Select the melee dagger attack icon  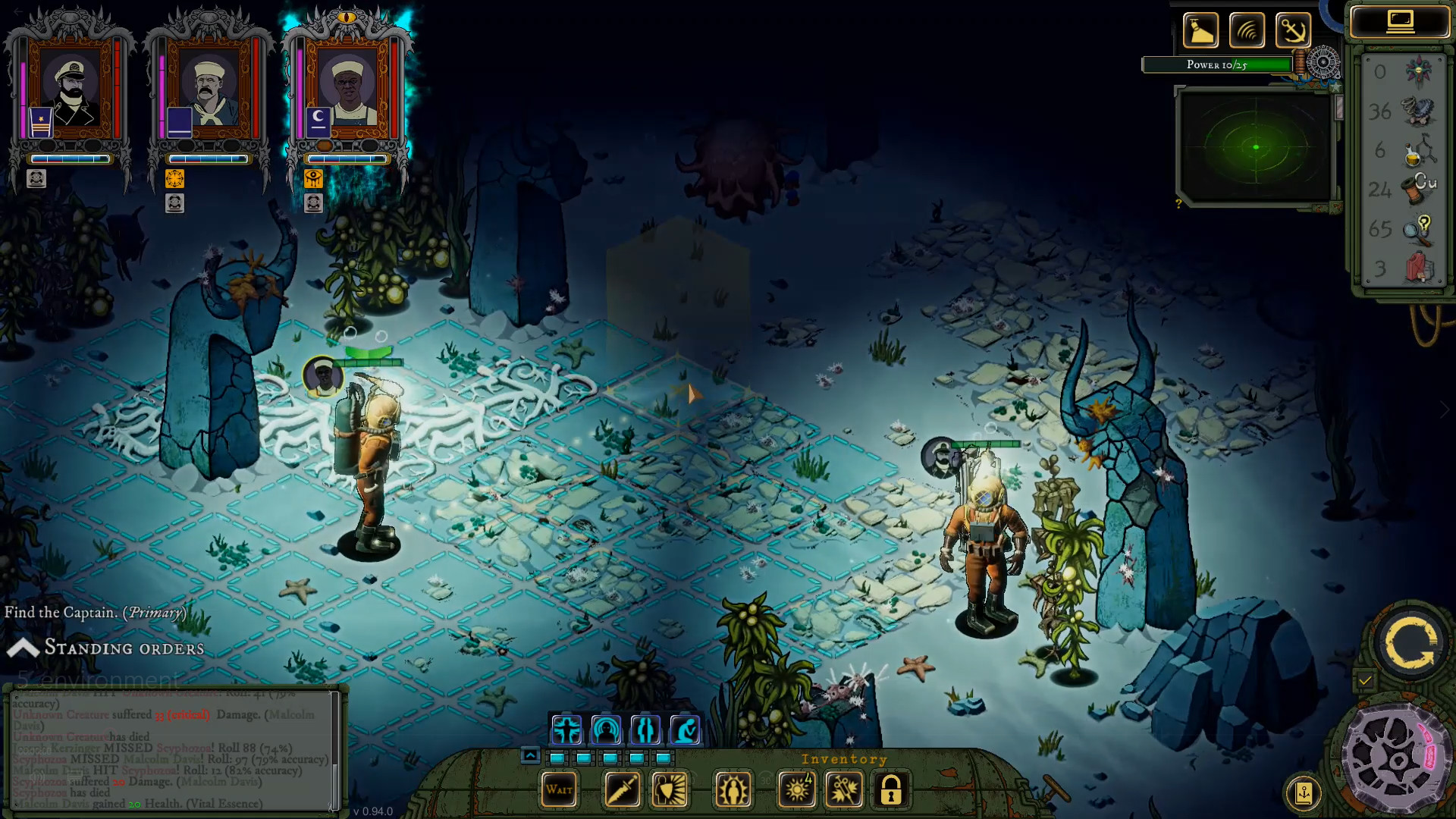622,789
